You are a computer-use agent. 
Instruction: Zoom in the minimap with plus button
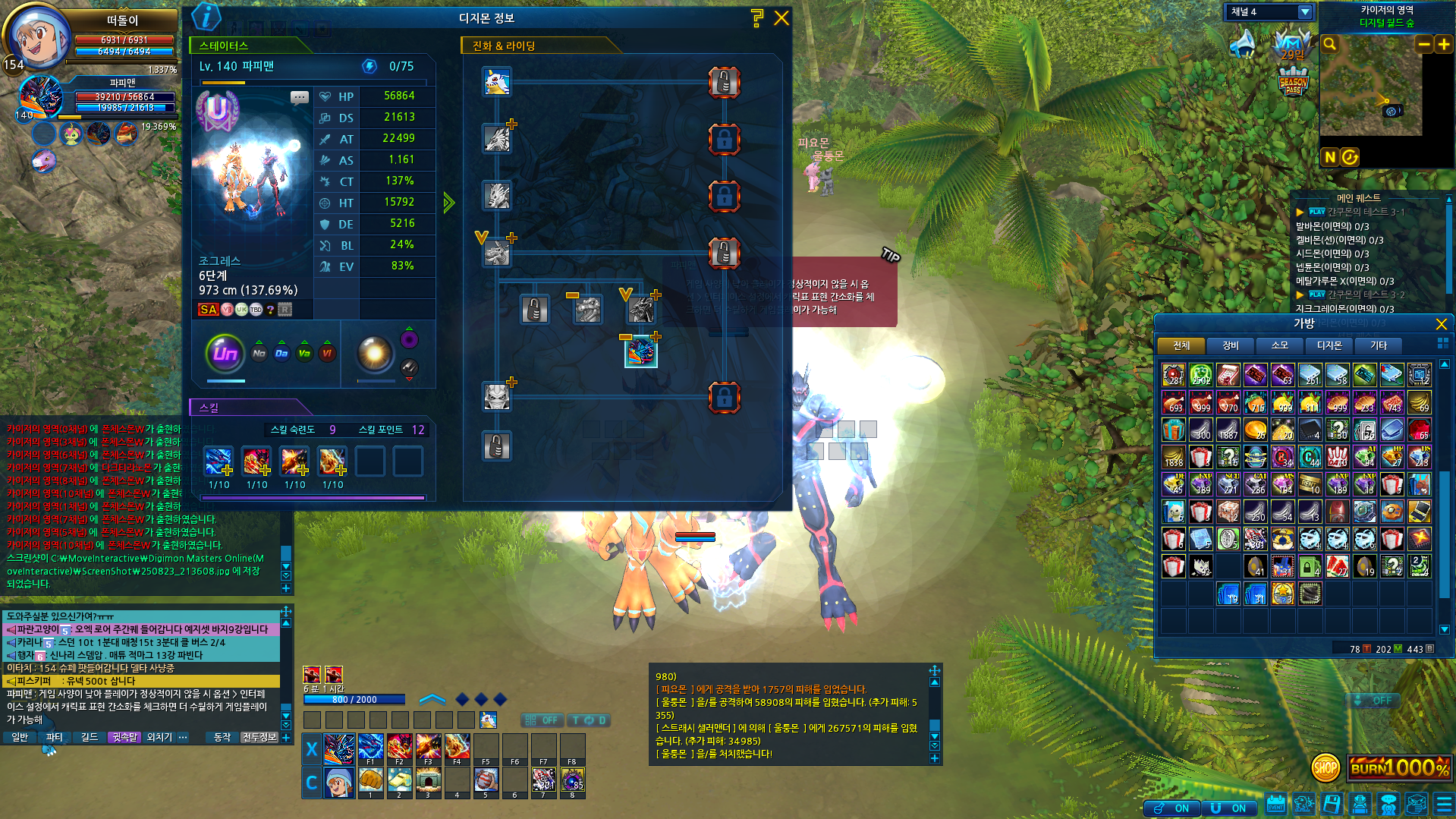click(1443, 45)
